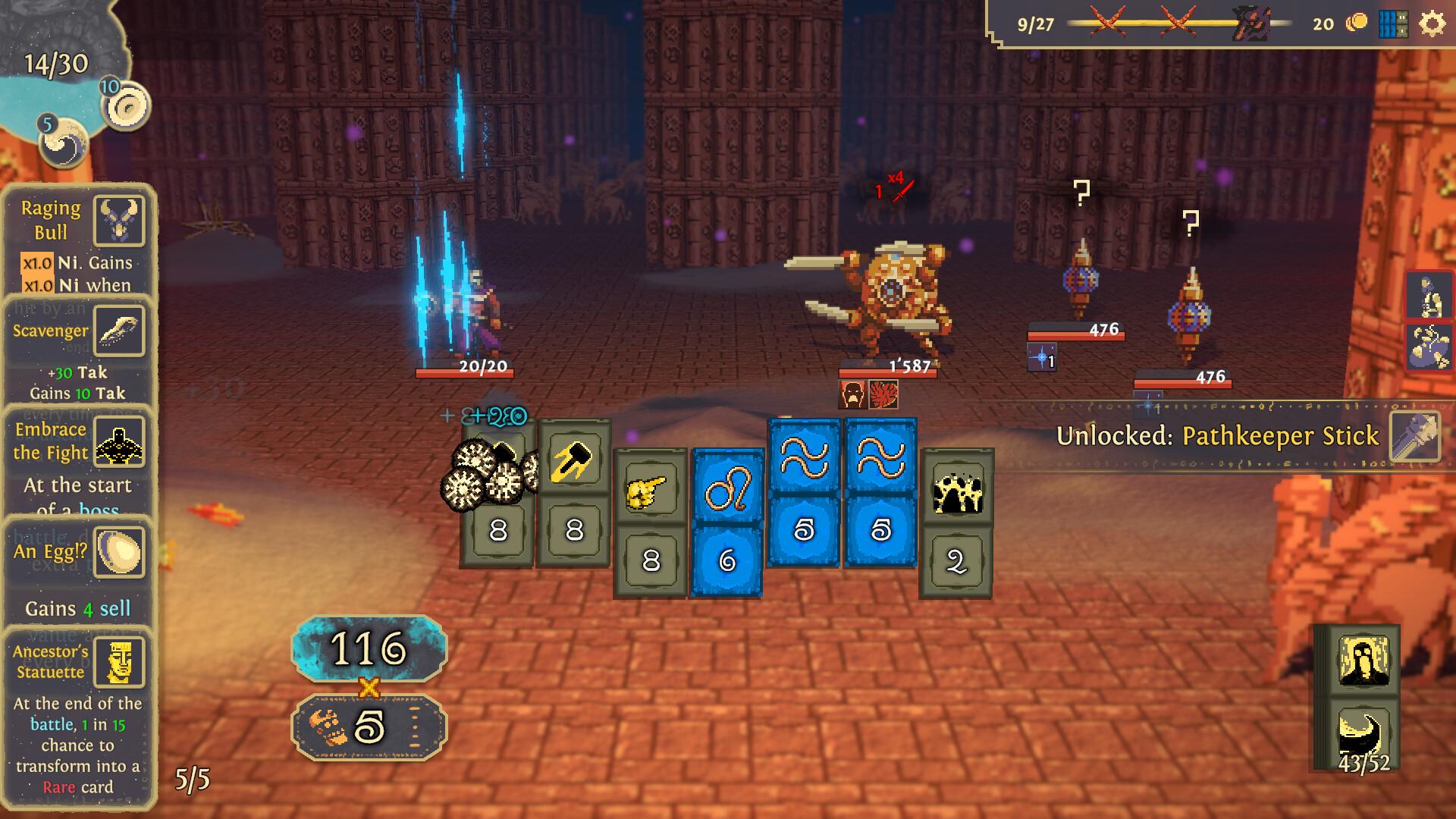Viewport: 1456px width, 819px height.
Task: Inspect the Embrace the Fight relic
Action: [x=119, y=441]
